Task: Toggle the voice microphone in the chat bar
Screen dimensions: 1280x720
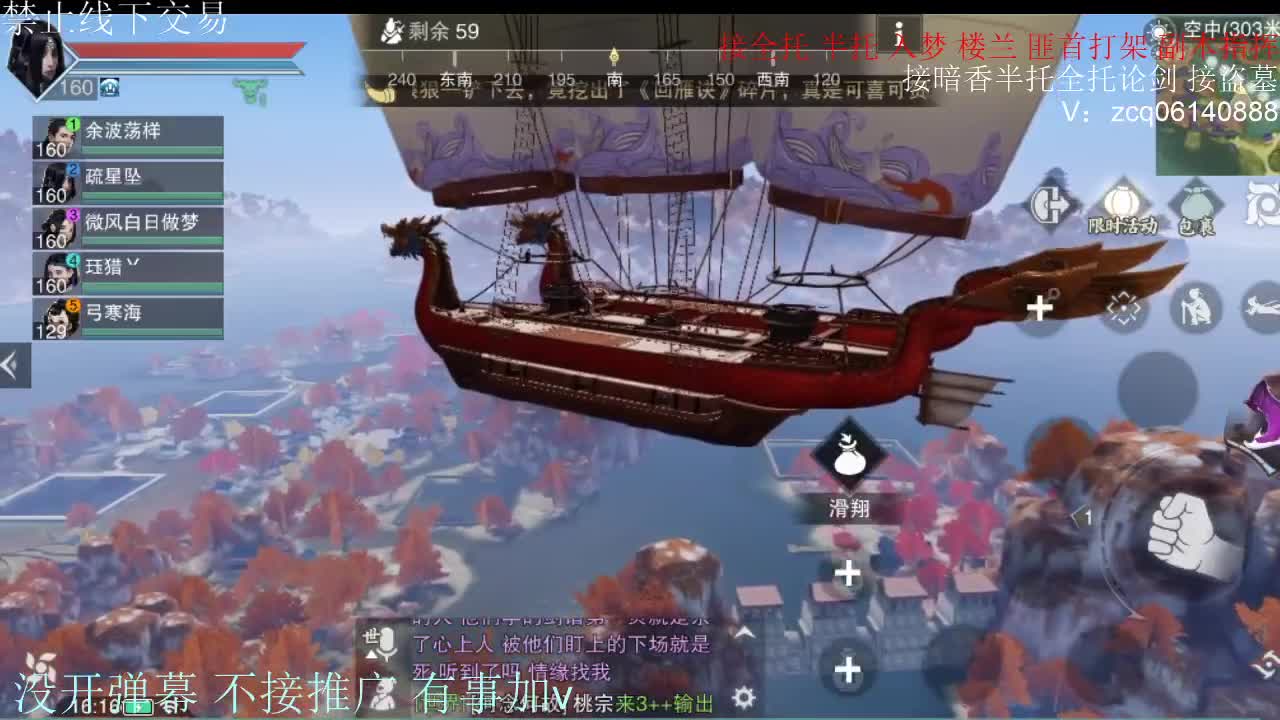Action: pyautogui.click(x=388, y=641)
